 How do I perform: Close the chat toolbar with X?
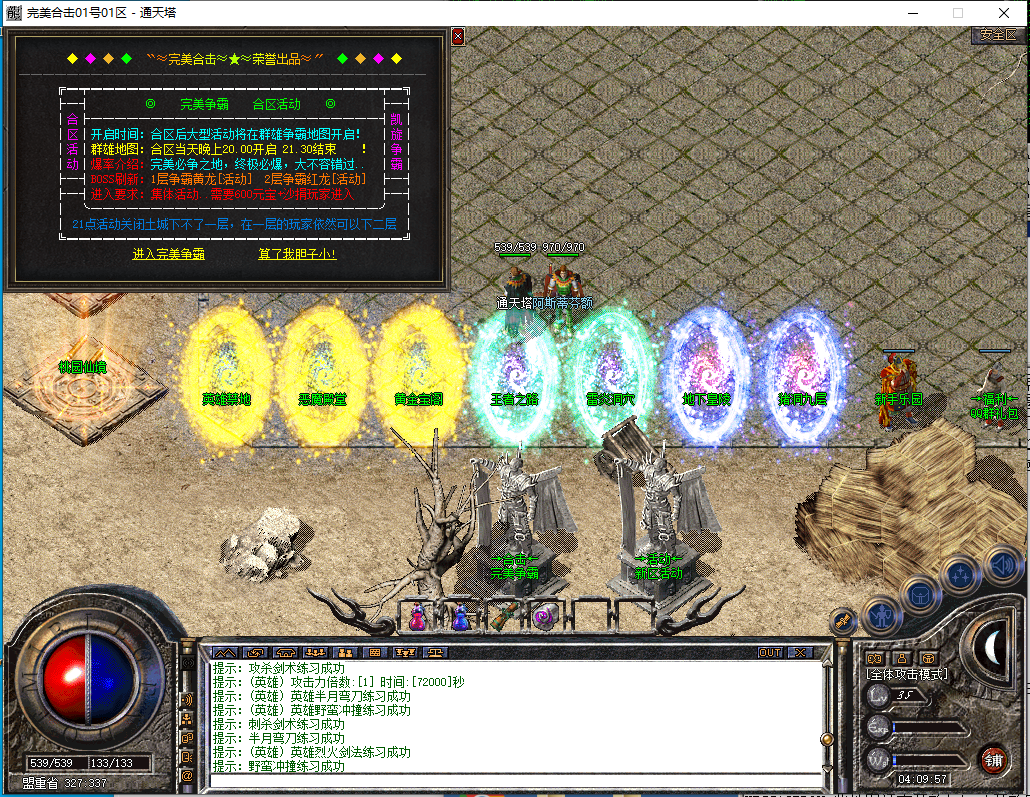tap(800, 652)
